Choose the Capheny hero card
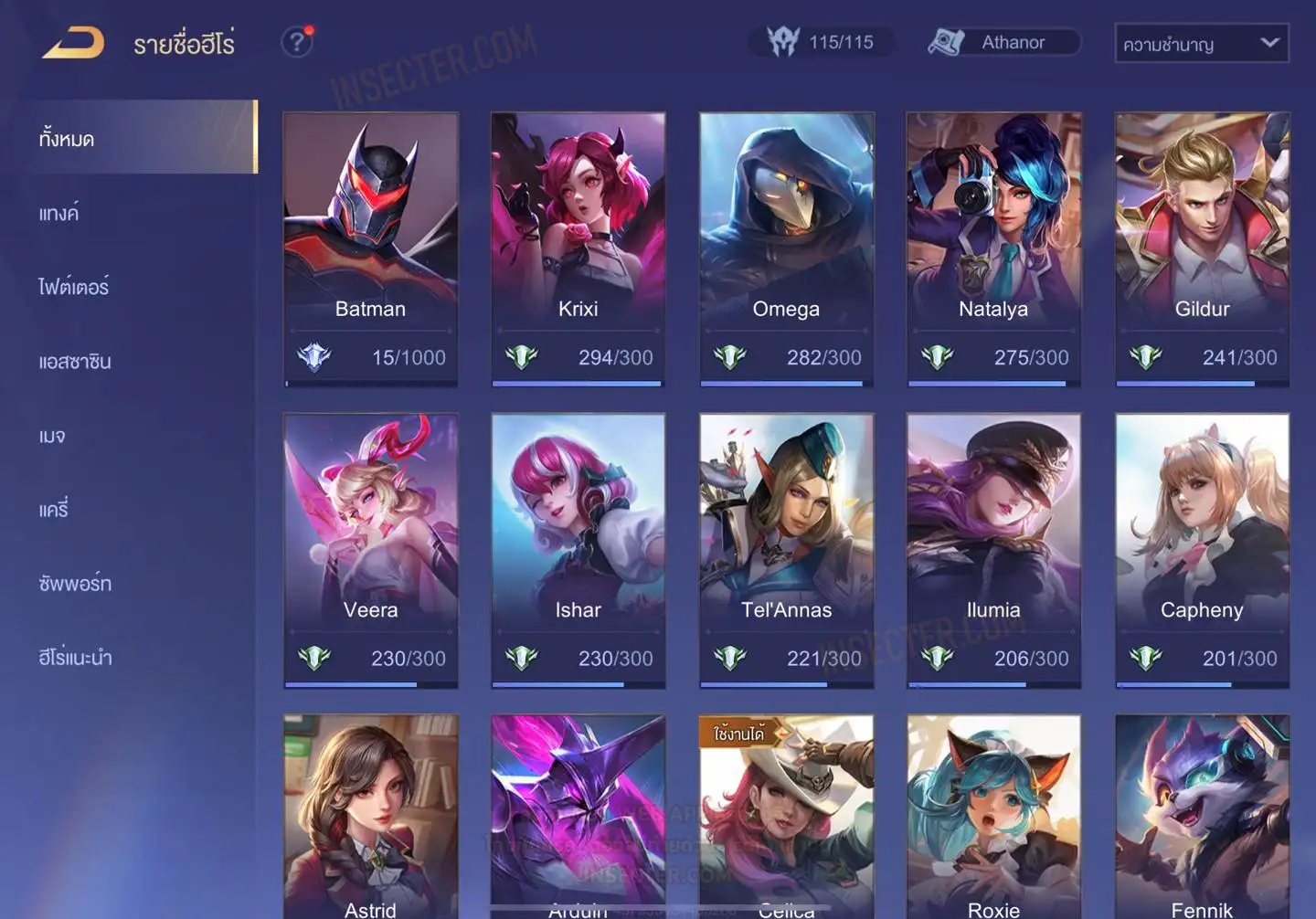Image resolution: width=1316 pixels, height=919 pixels. [1202, 550]
